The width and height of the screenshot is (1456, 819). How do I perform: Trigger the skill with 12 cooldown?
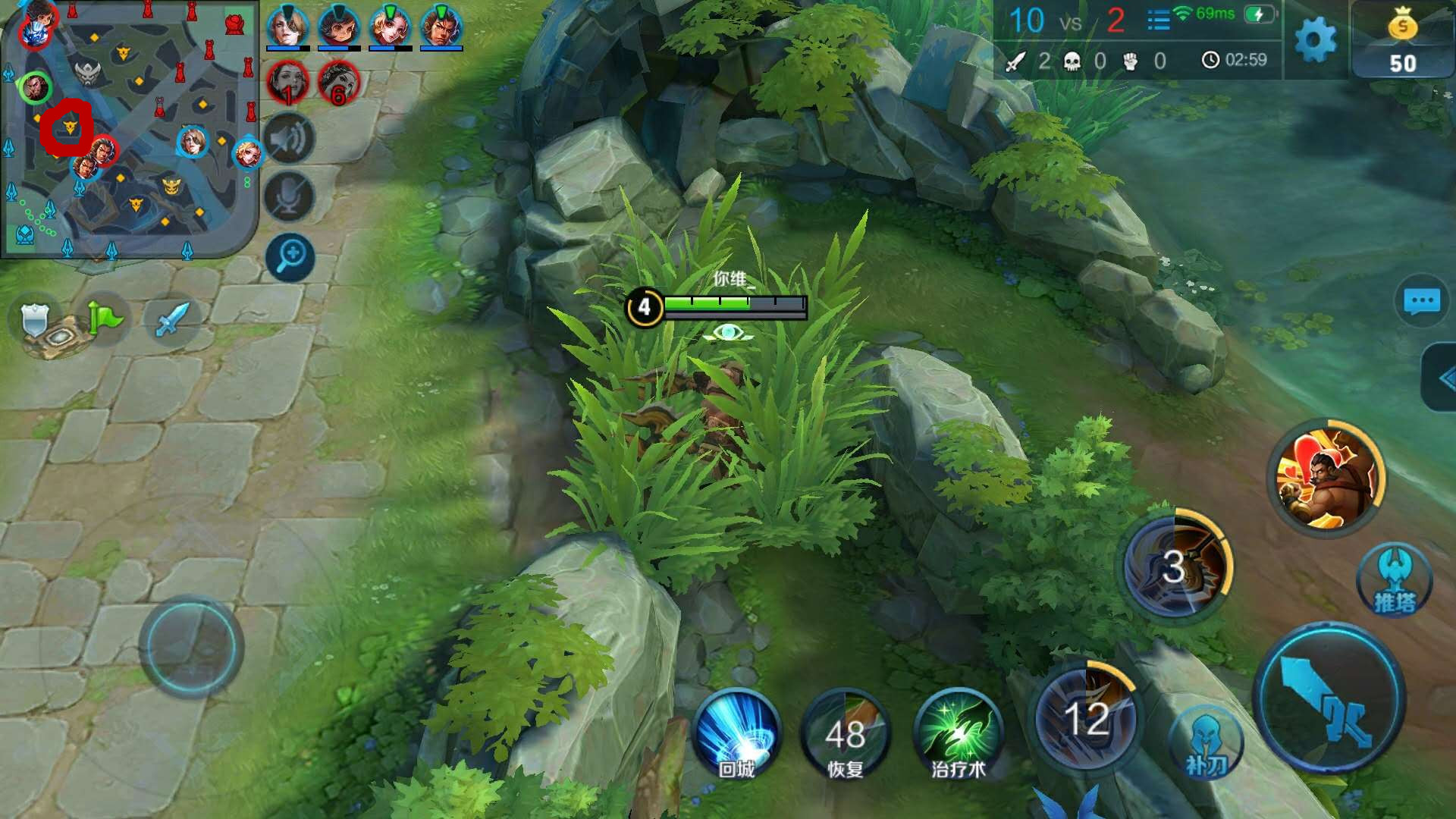[x=1086, y=717]
